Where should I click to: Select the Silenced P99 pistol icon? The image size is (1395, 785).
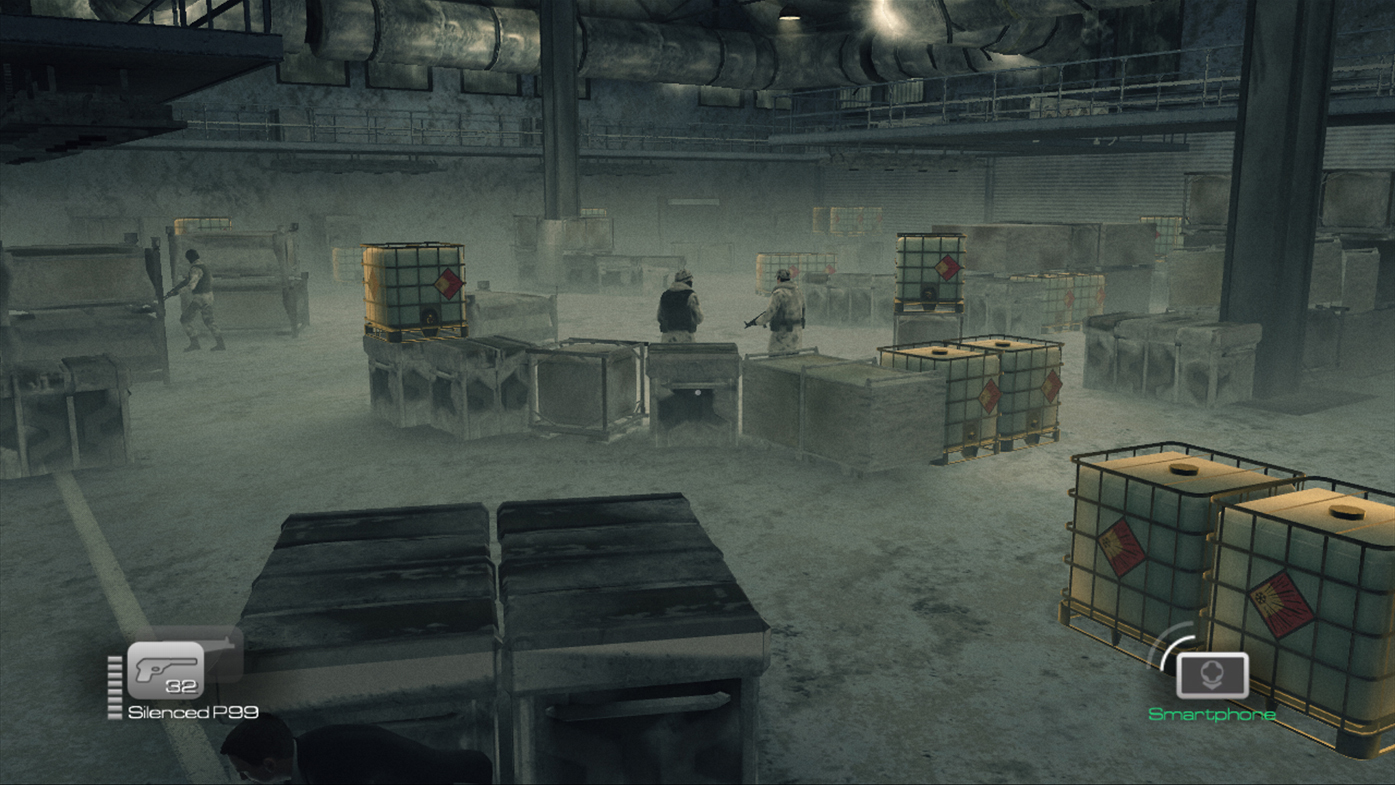[x=166, y=669]
